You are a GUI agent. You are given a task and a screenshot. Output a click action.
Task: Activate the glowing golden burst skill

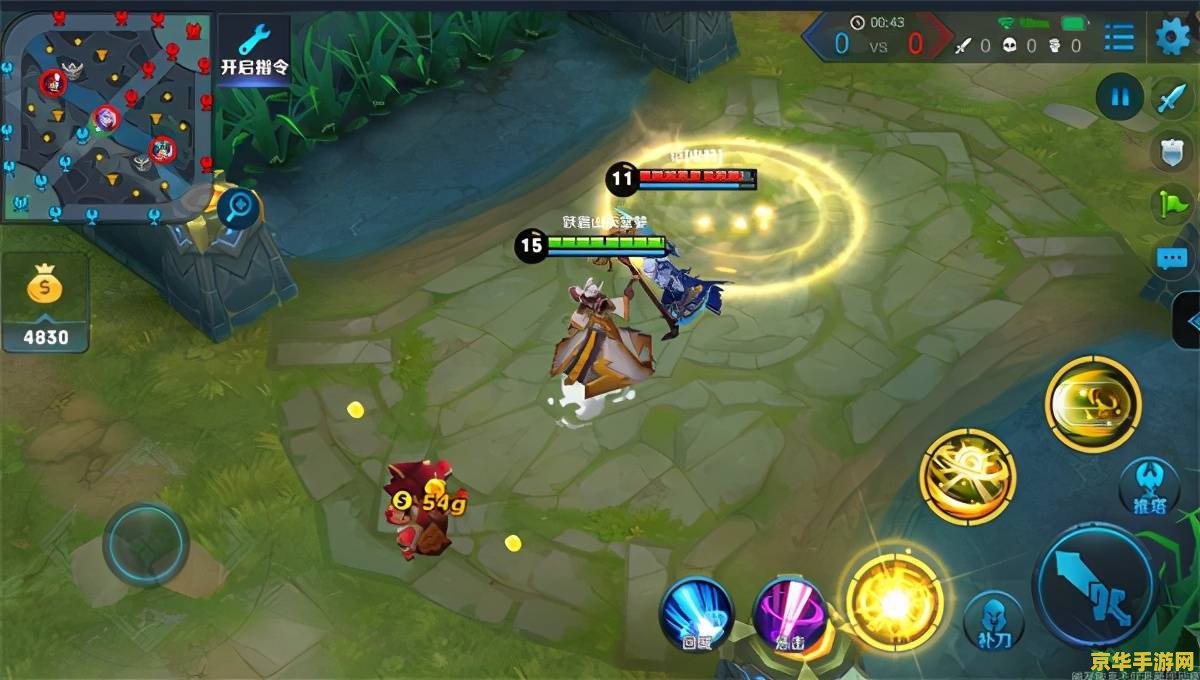894,601
